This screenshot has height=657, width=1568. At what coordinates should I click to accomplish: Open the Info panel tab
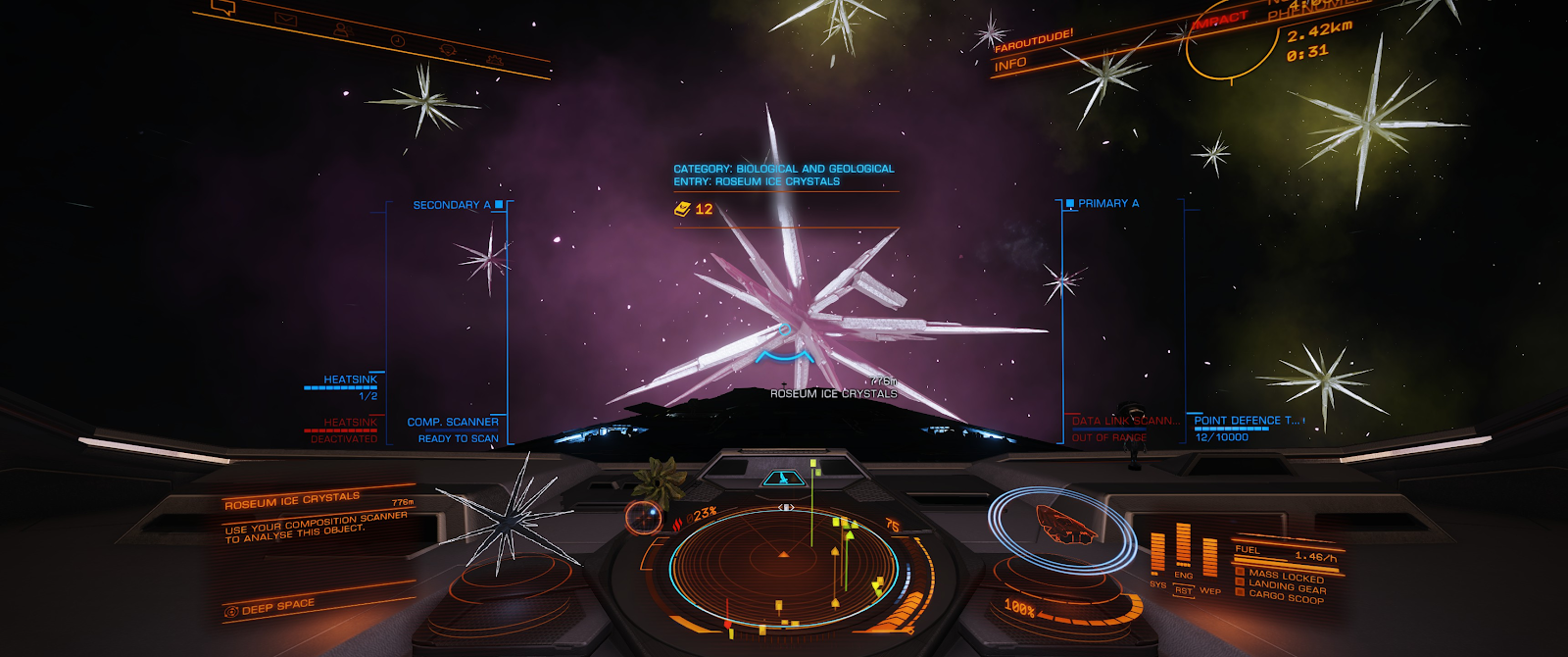point(1010,65)
